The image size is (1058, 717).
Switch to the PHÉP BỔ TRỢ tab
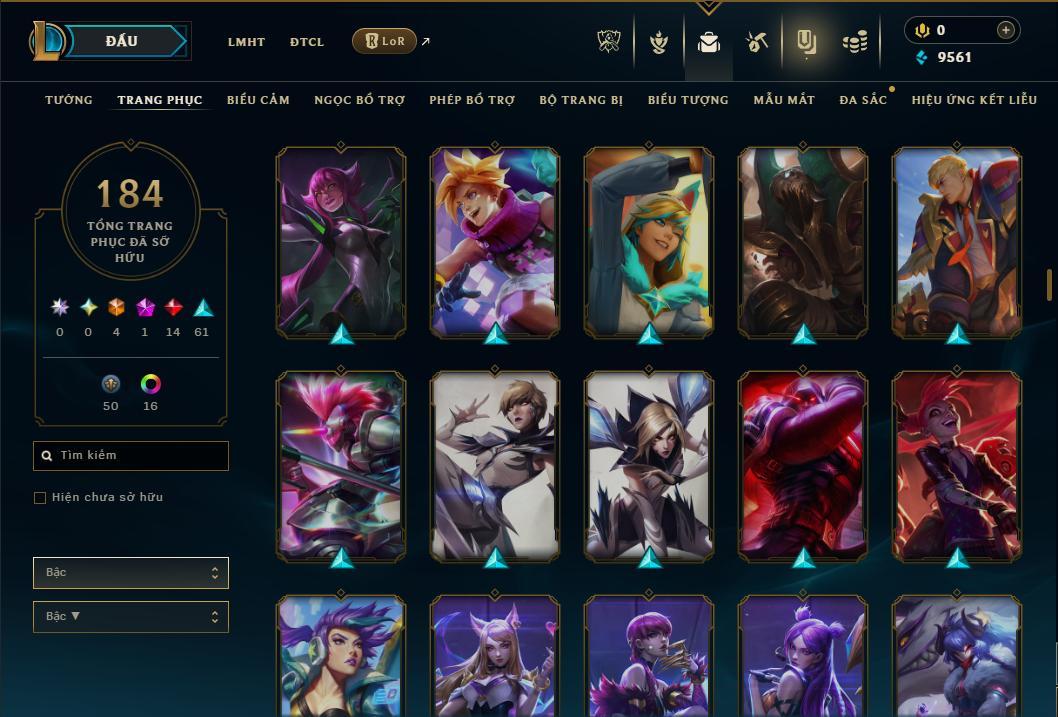[472, 100]
